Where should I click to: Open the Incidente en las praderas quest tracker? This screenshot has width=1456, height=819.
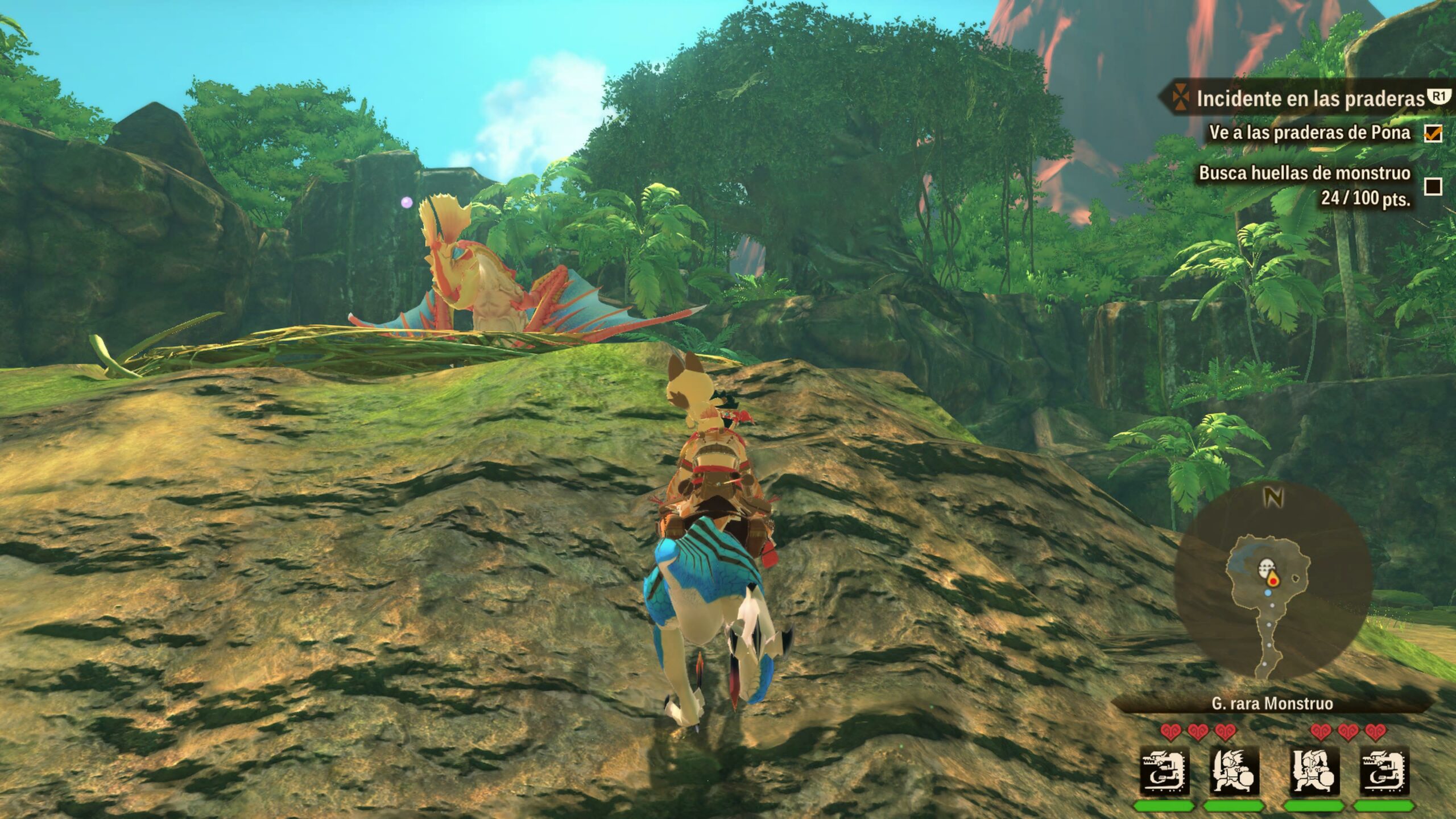pyautogui.click(x=1308, y=99)
